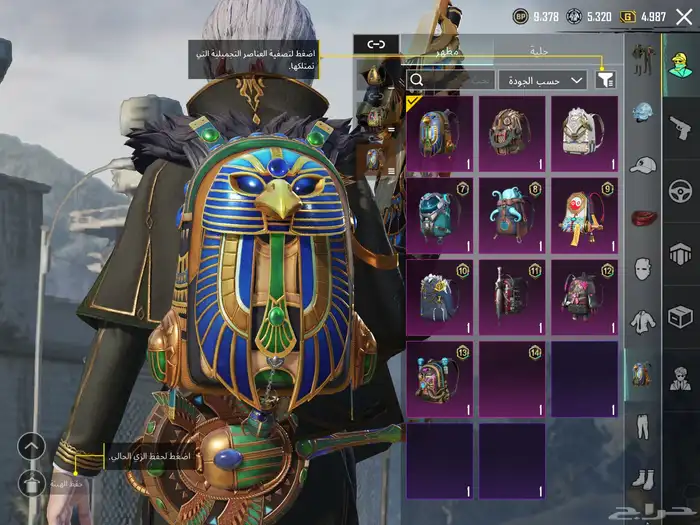Toggle the link button above the preview
Viewport: 700px width, 525px height.
(x=376, y=44)
